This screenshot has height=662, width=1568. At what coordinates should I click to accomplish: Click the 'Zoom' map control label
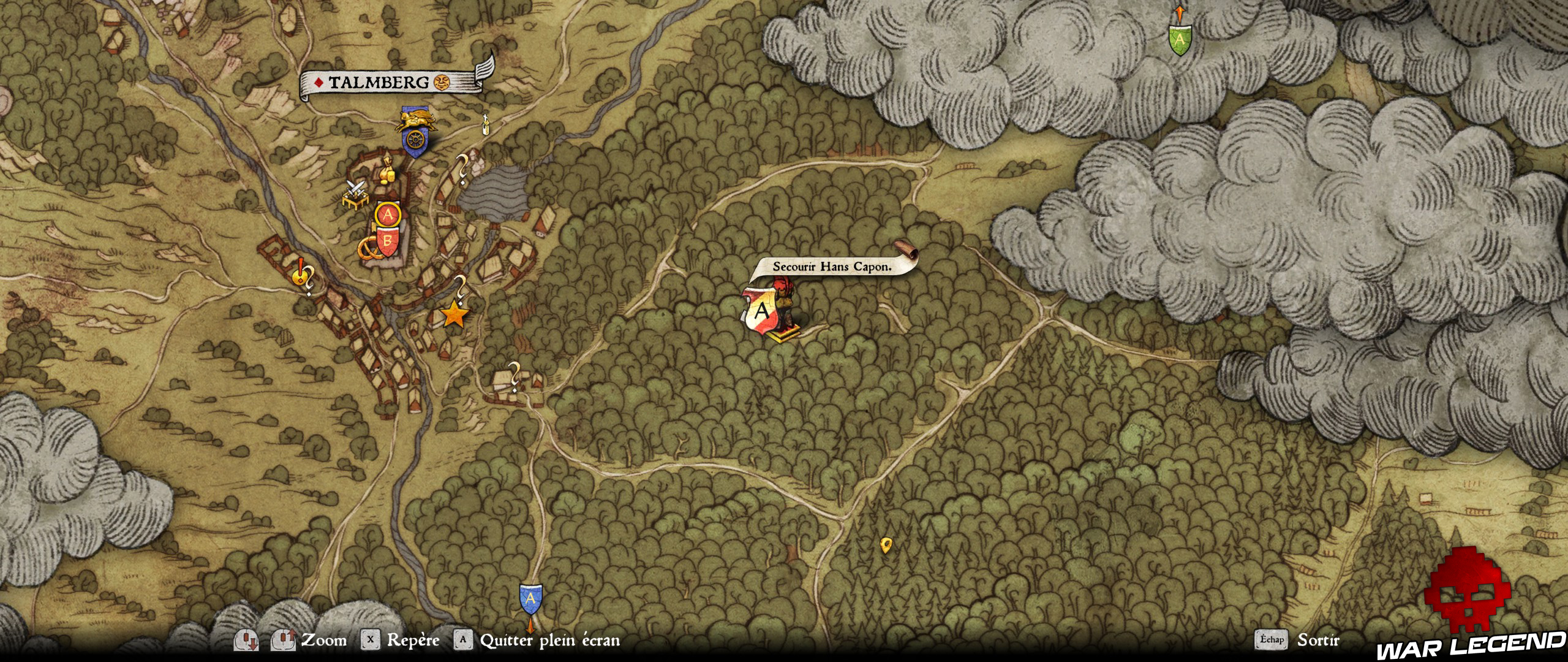click(x=323, y=641)
